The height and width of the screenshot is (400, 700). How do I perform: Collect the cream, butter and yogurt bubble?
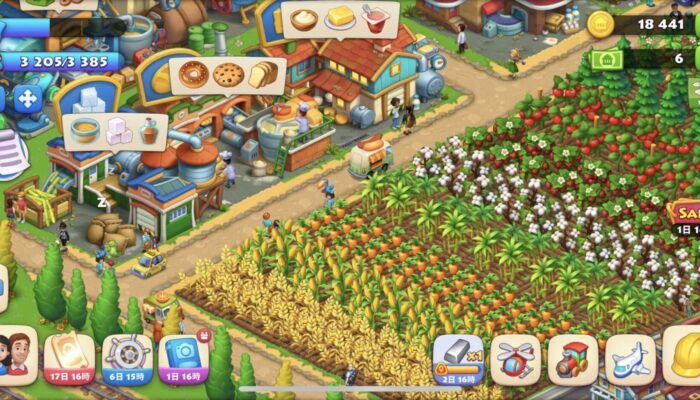click(340, 19)
